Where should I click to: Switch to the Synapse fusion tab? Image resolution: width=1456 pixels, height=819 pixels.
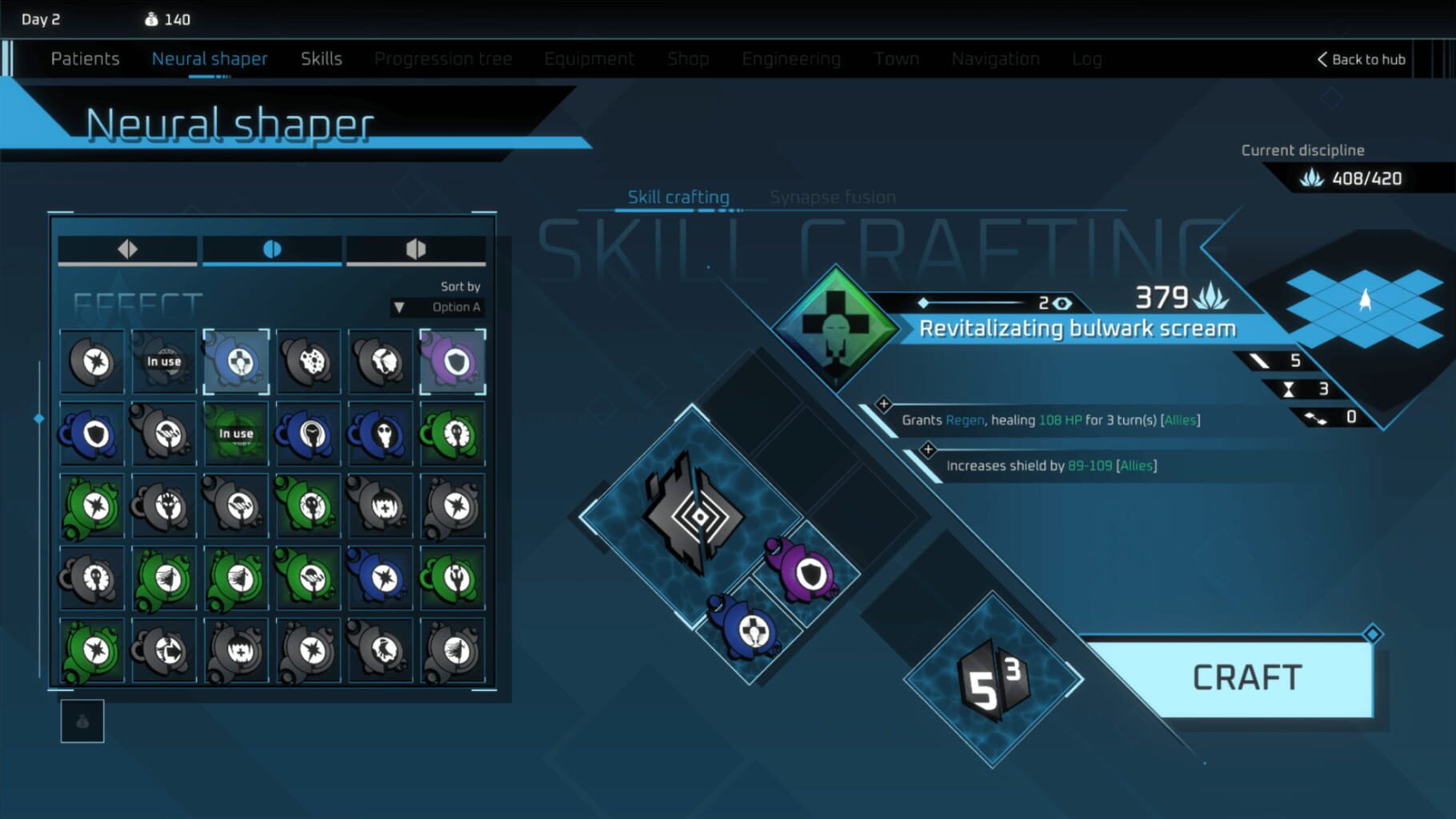coord(832,197)
